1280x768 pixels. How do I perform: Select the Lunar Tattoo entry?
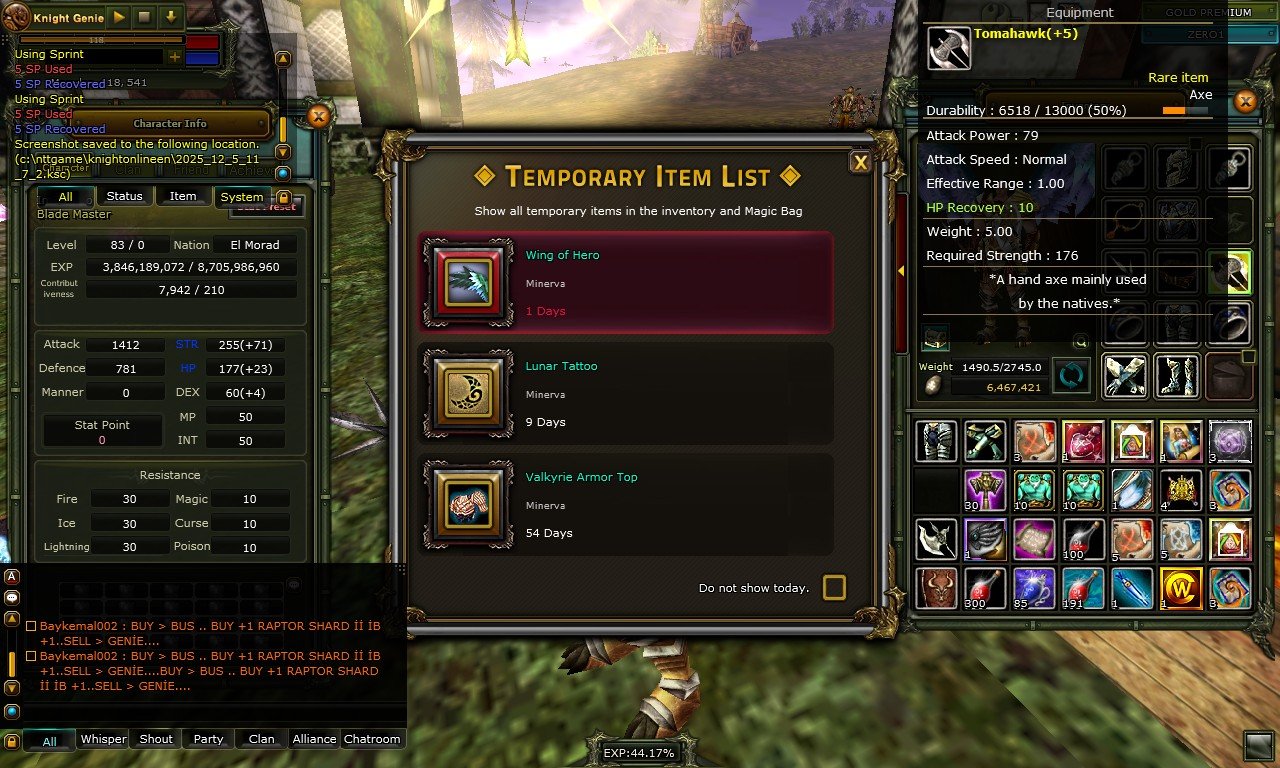pyautogui.click(x=626, y=394)
